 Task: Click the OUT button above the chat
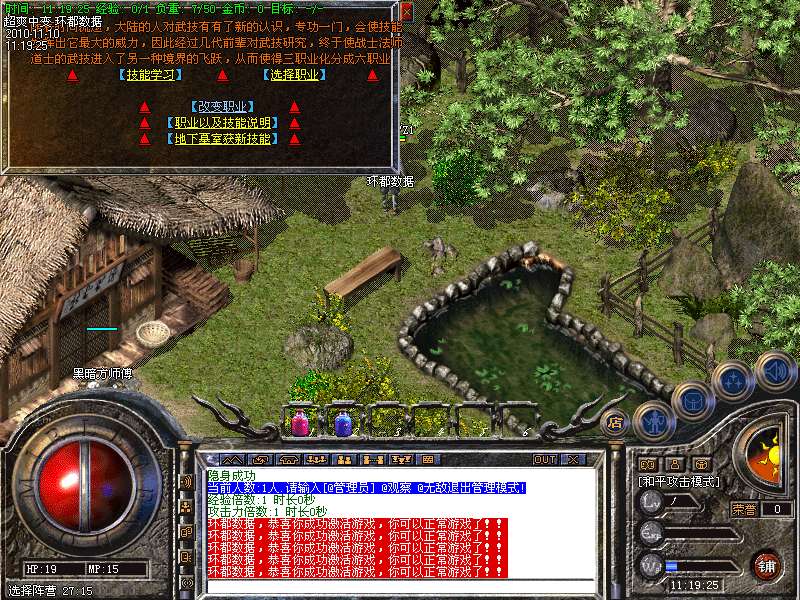click(544, 460)
